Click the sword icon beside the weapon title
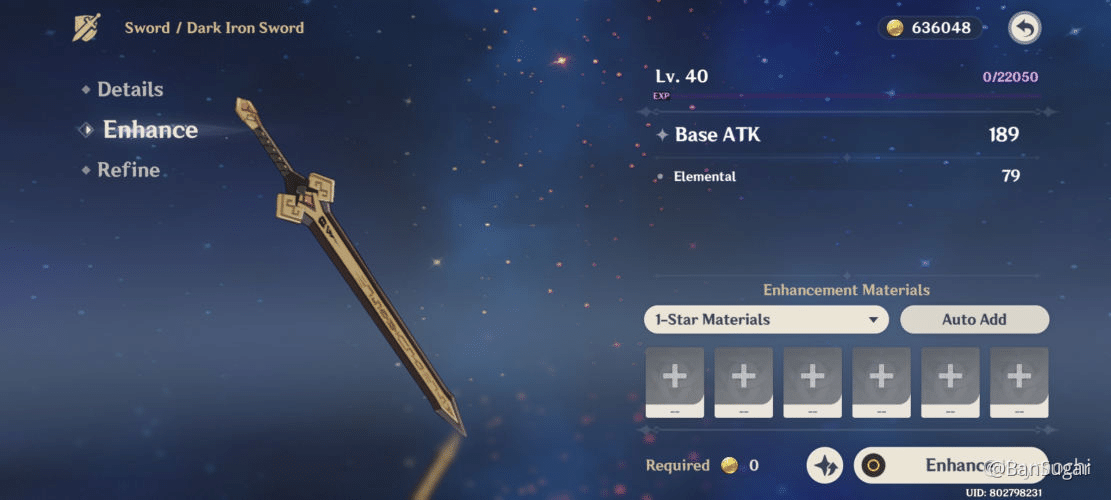The height and width of the screenshot is (500, 1111). point(87,28)
